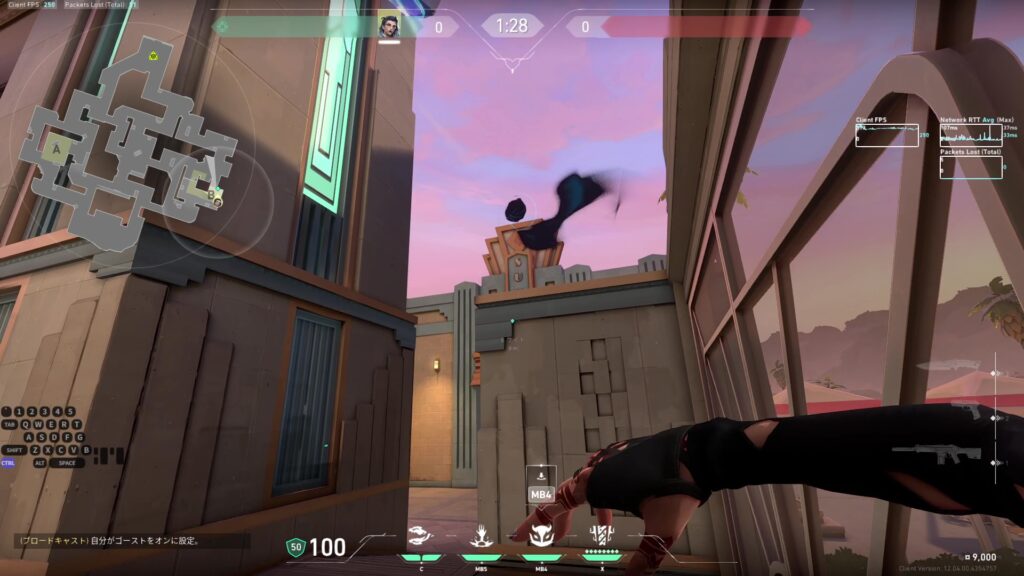This screenshot has width=1024, height=576.
Task: Select the rifle primary weapon slot
Action: [936, 455]
